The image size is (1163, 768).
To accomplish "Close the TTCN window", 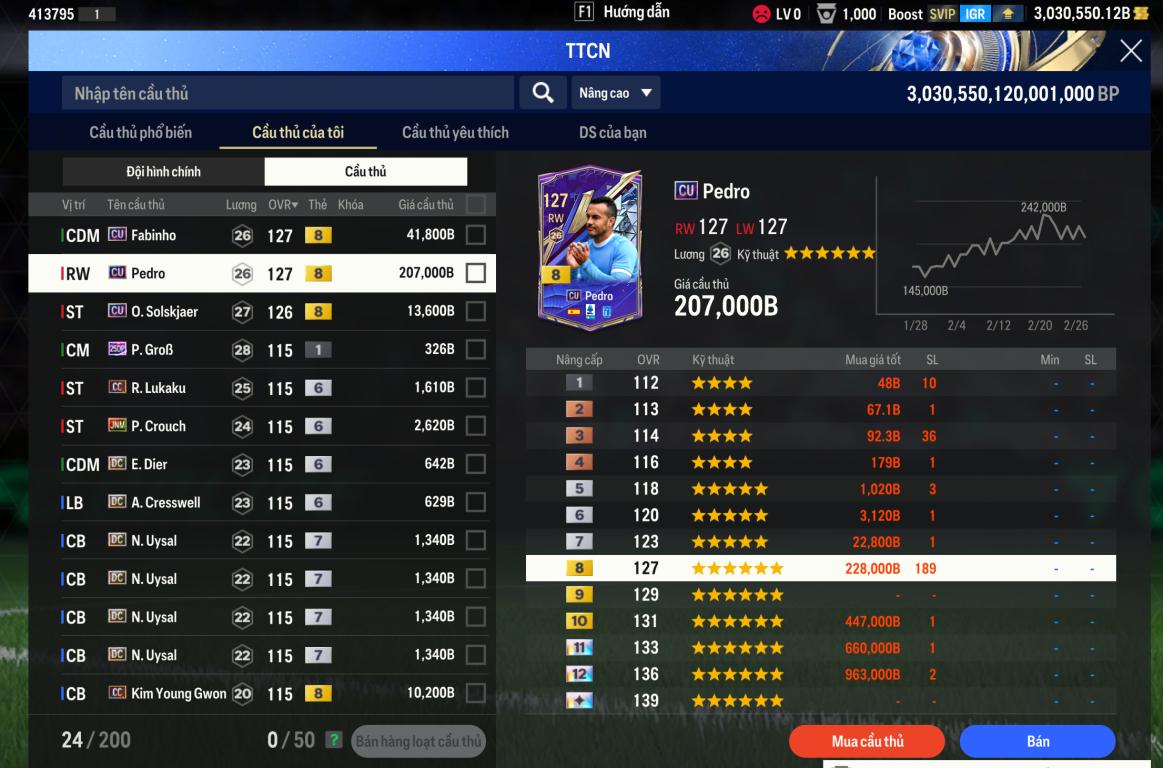I will click(1131, 51).
